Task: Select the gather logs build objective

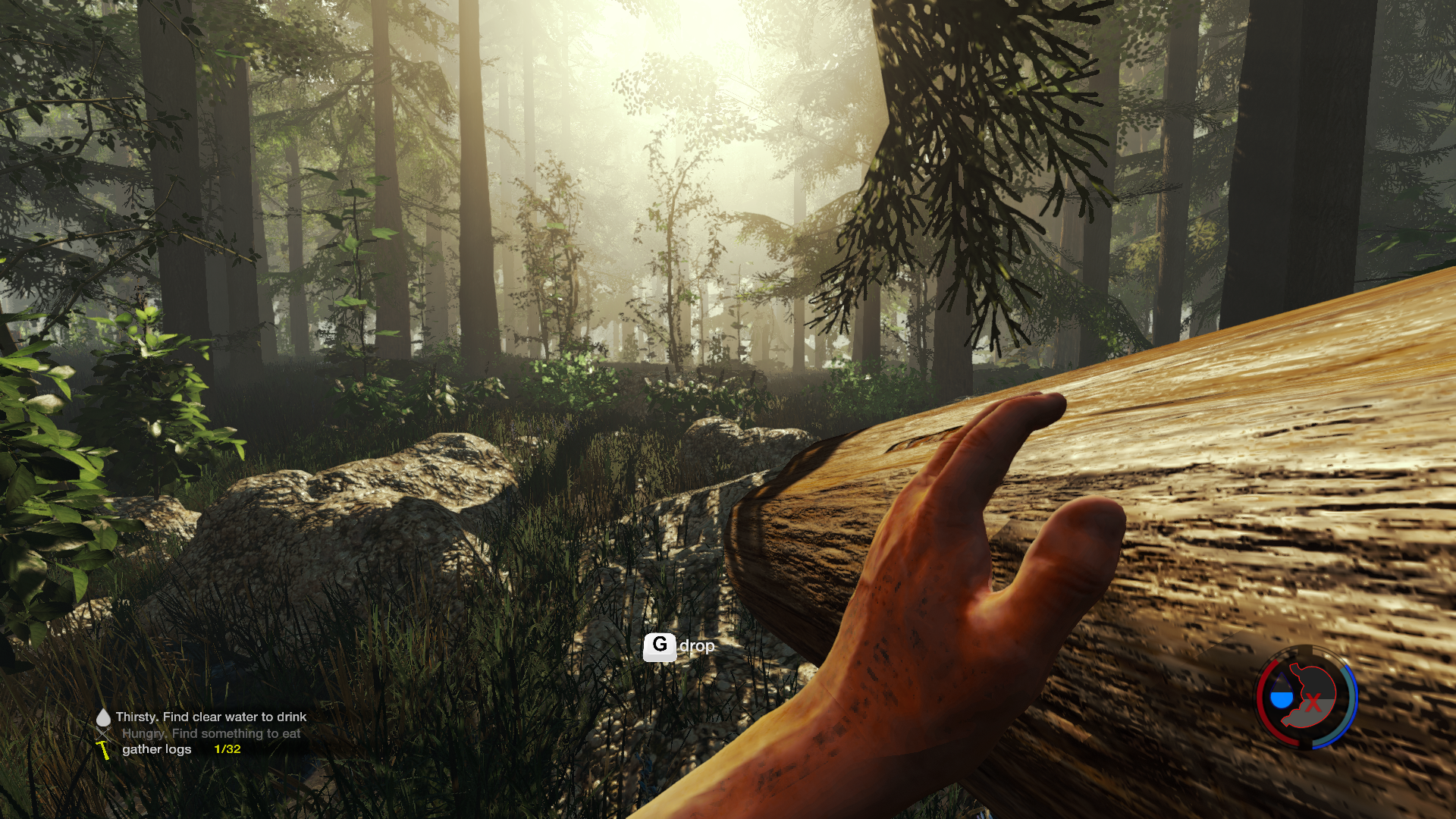Action: point(157,749)
